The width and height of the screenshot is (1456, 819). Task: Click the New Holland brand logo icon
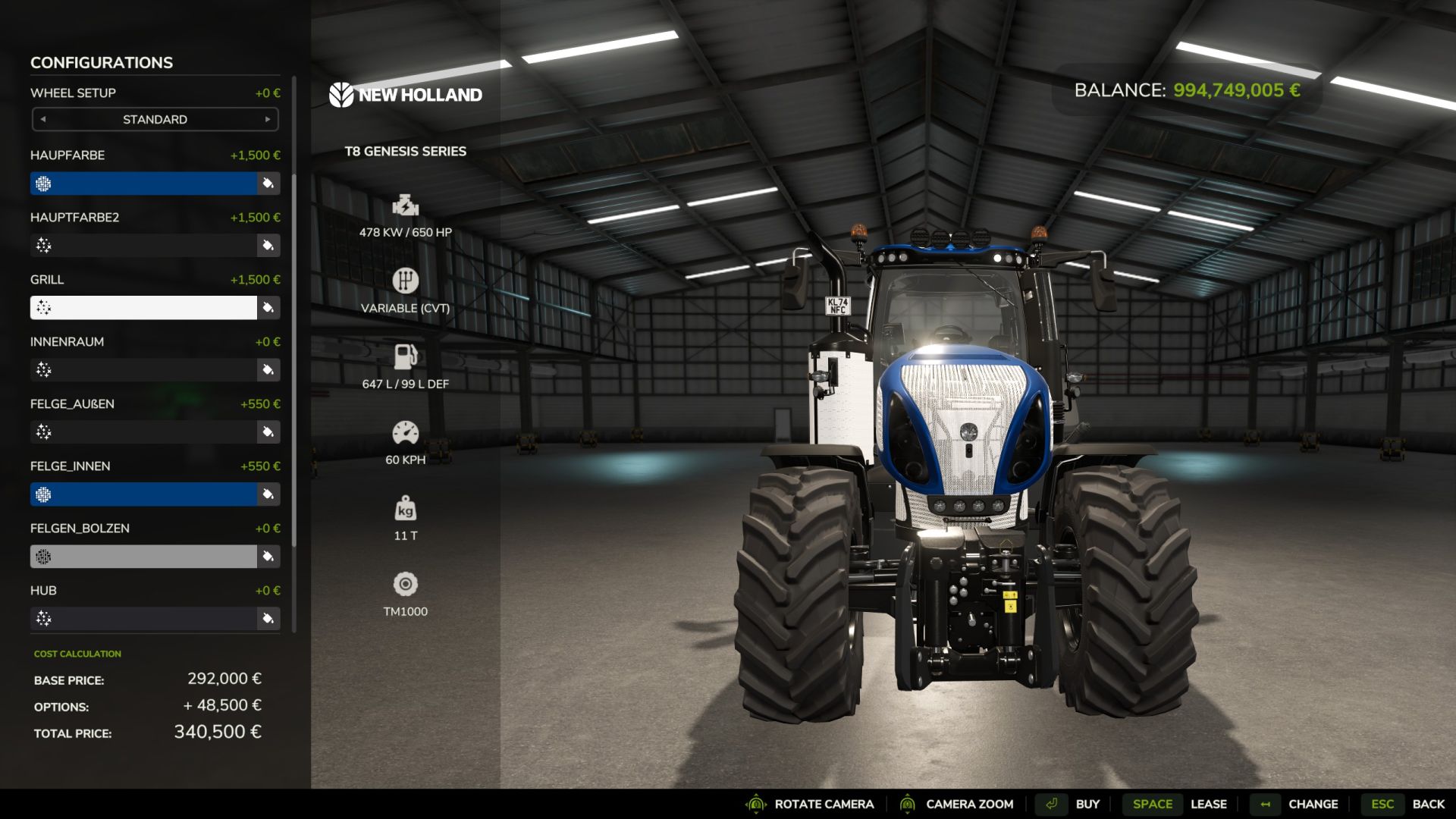pyautogui.click(x=343, y=95)
